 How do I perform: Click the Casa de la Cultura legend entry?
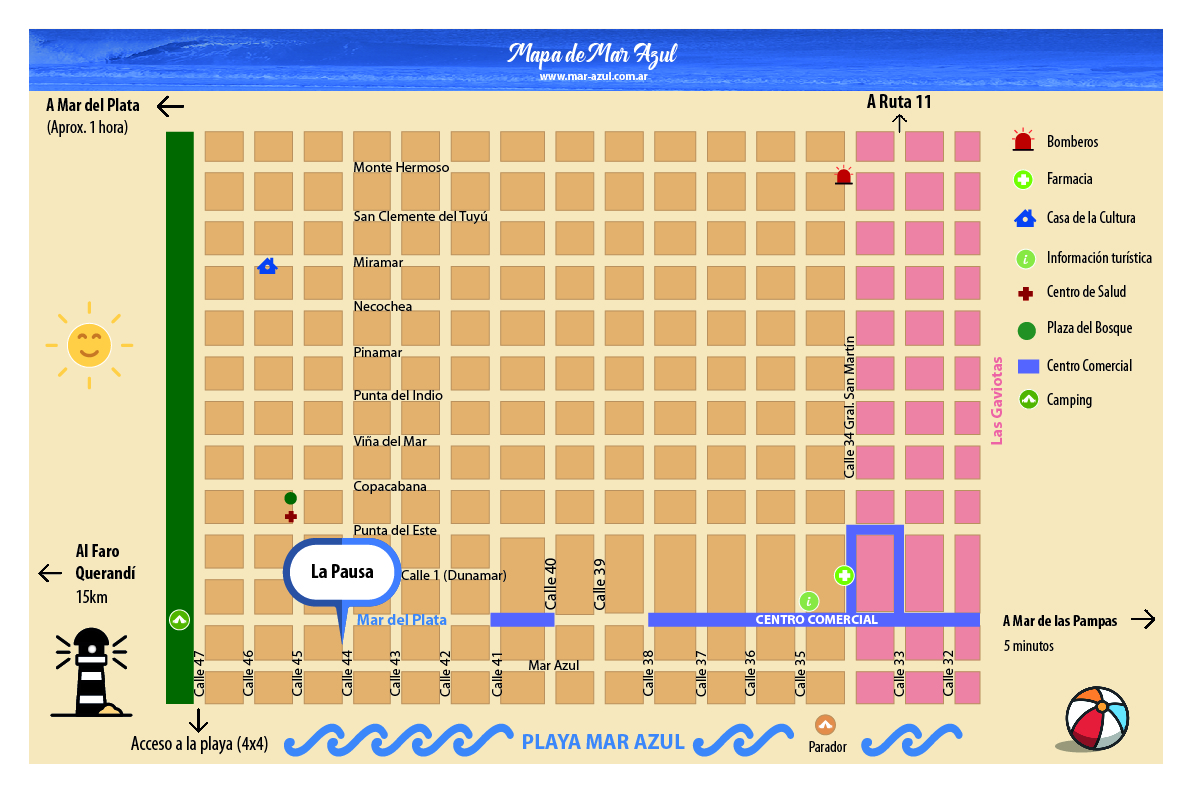click(x=1090, y=218)
